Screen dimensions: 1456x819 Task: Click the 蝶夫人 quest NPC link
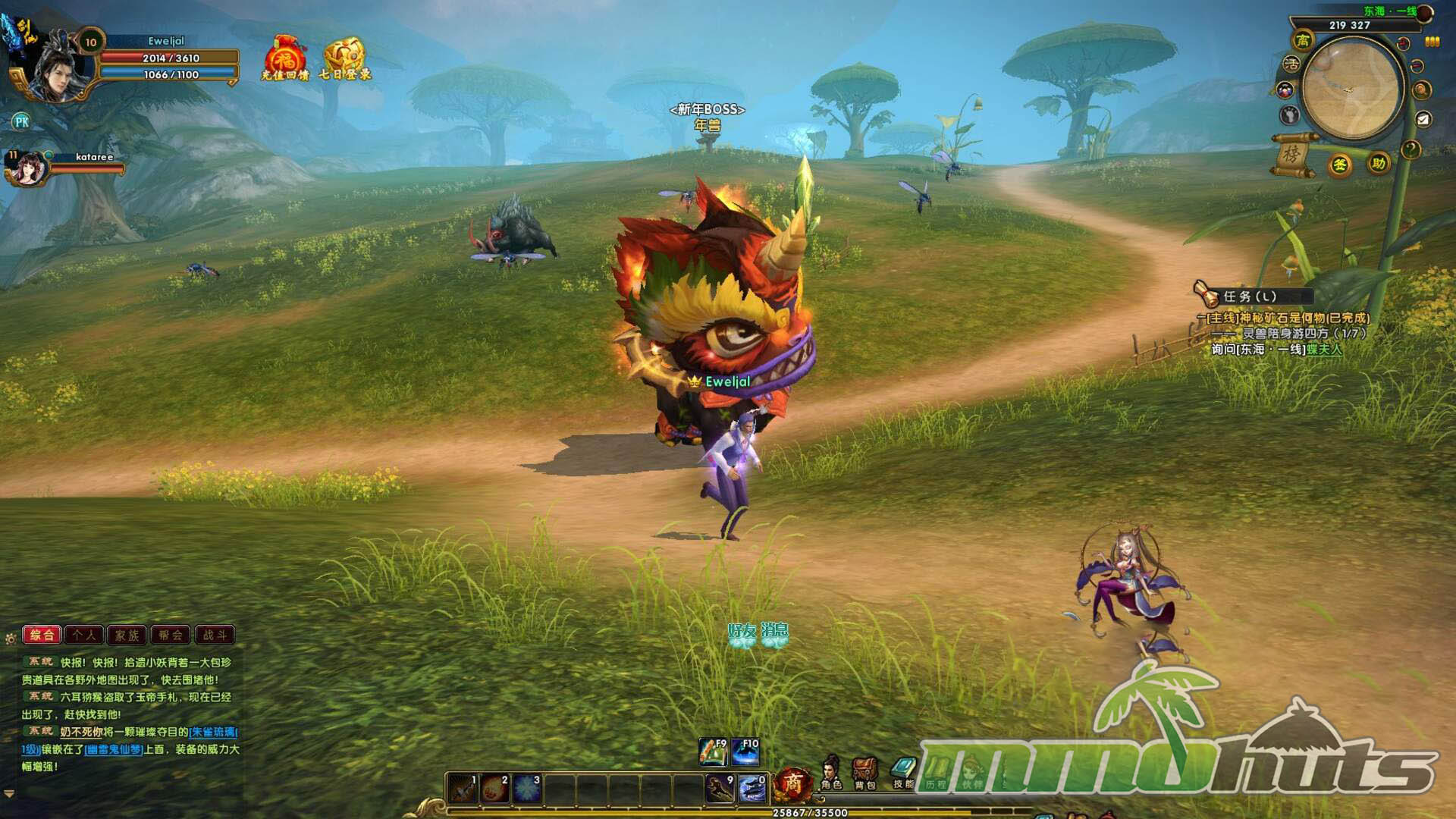[x=1324, y=350]
